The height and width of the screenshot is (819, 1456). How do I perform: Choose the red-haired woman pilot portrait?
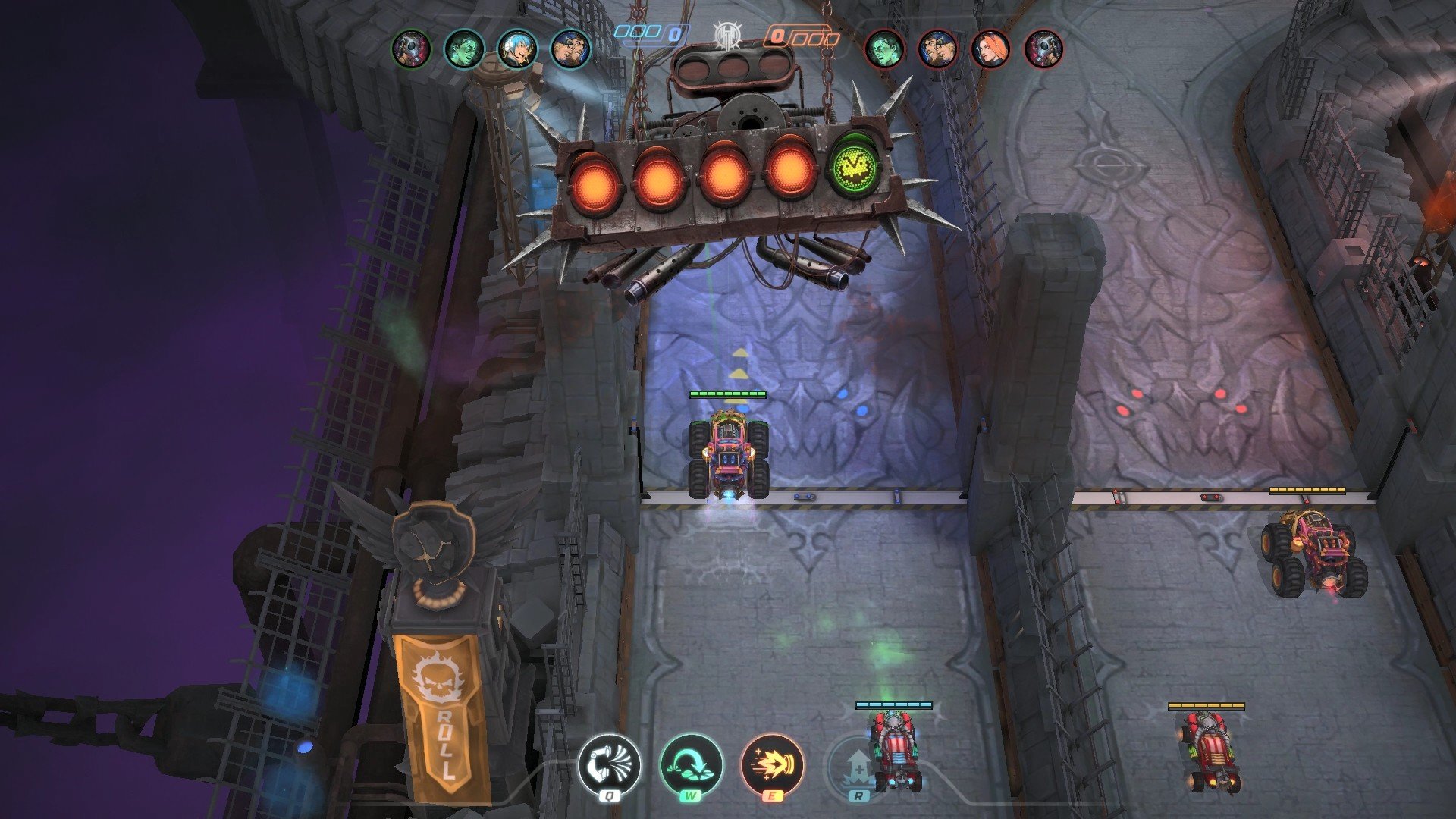[990, 49]
